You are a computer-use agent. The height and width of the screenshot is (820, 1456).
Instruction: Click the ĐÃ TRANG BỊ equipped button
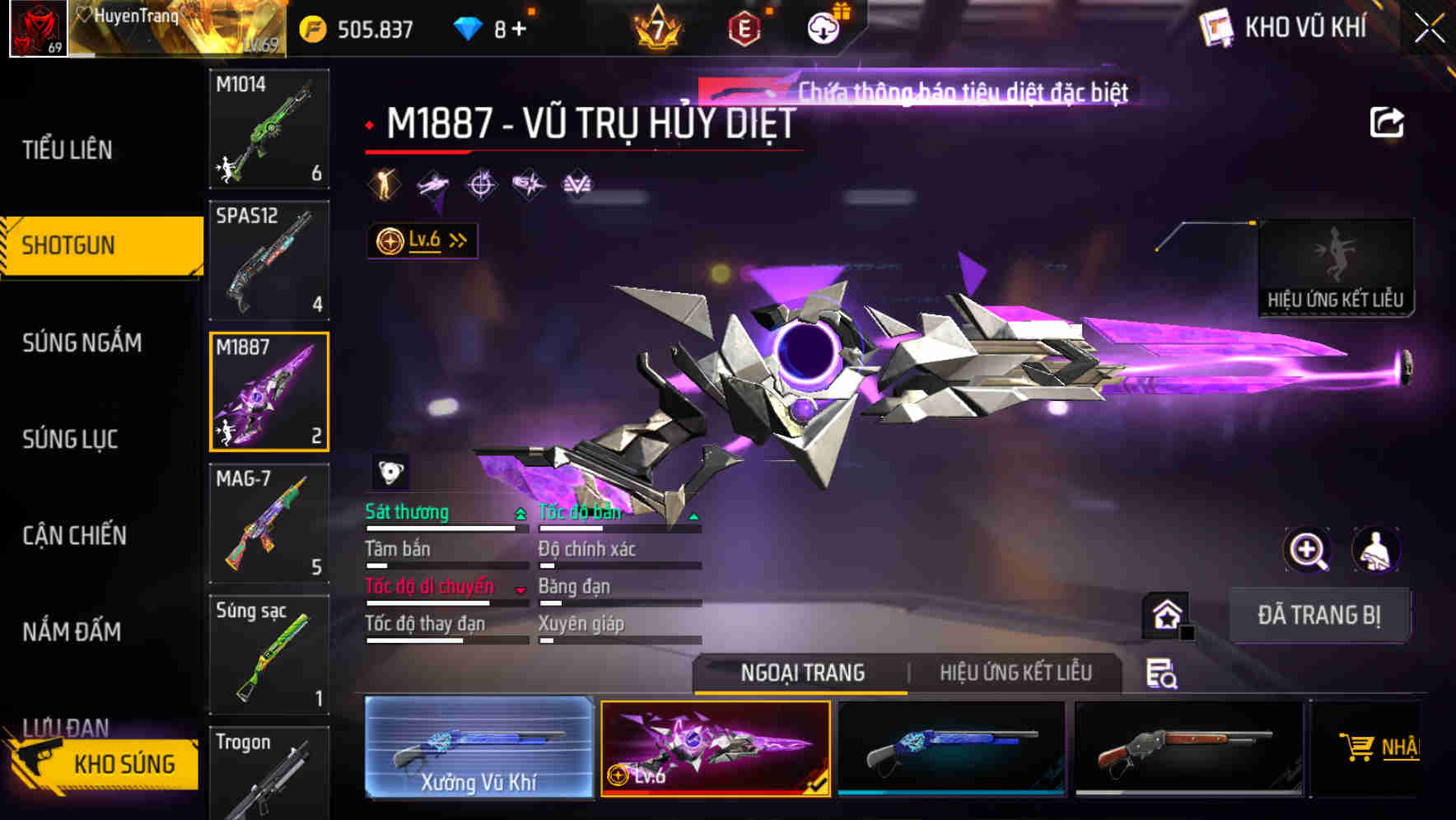coord(1320,614)
